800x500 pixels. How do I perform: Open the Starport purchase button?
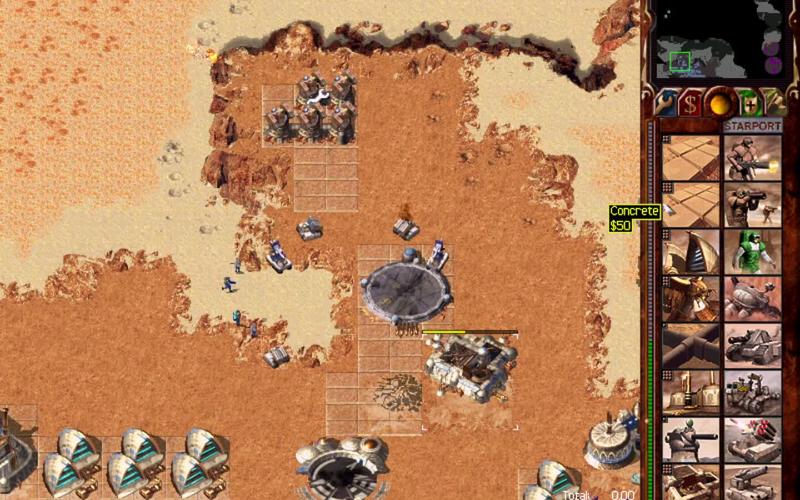752,127
